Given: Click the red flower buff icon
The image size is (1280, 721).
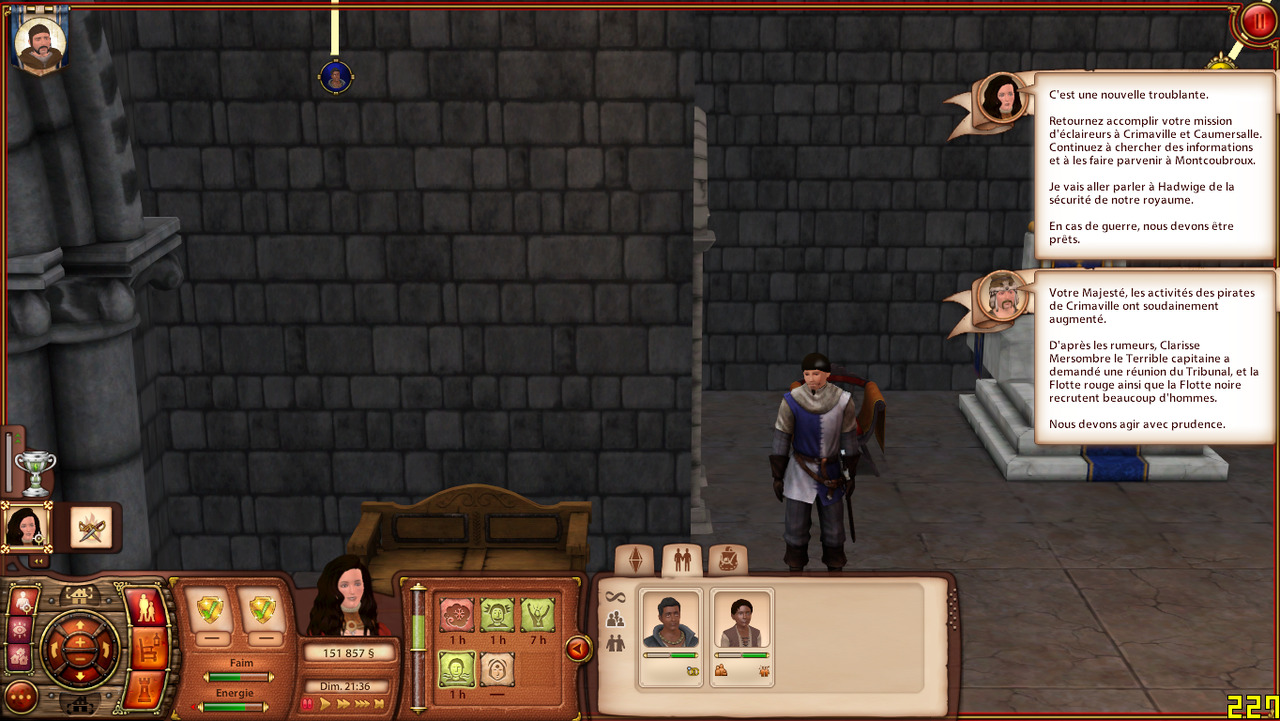Looking at the screenshot, I should point(457,614).
